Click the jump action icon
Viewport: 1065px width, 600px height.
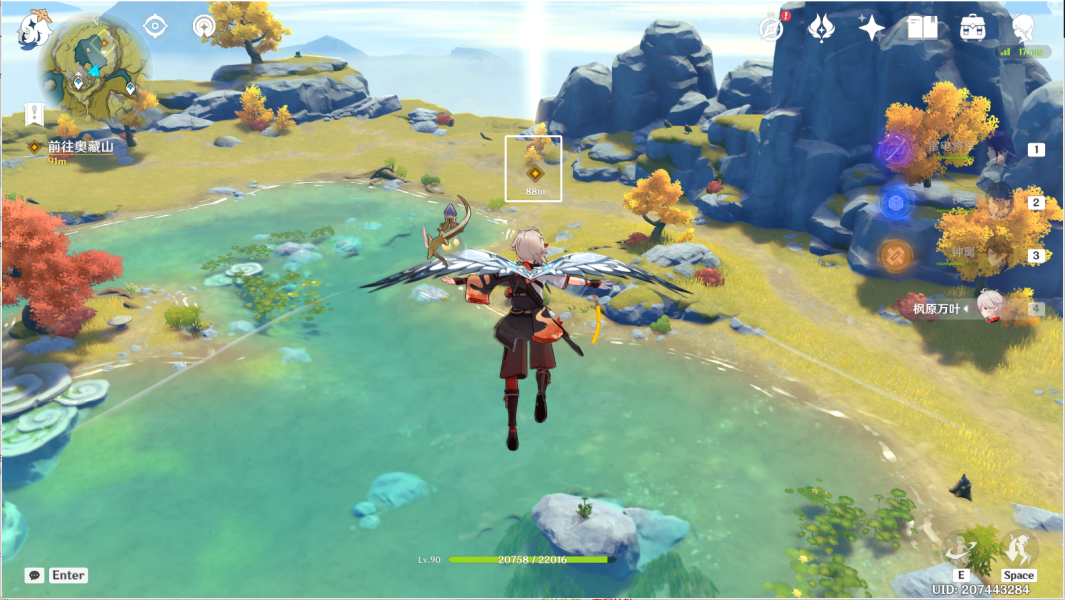[1019, 547]
